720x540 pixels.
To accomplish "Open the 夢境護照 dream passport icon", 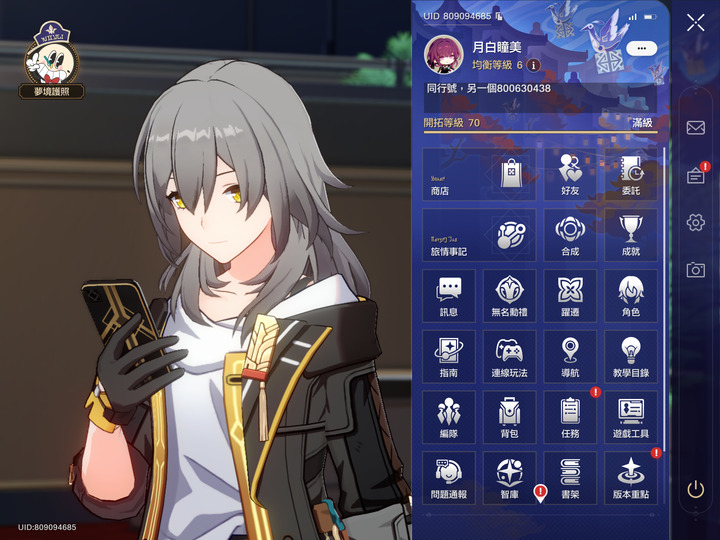I will [51, 62].
